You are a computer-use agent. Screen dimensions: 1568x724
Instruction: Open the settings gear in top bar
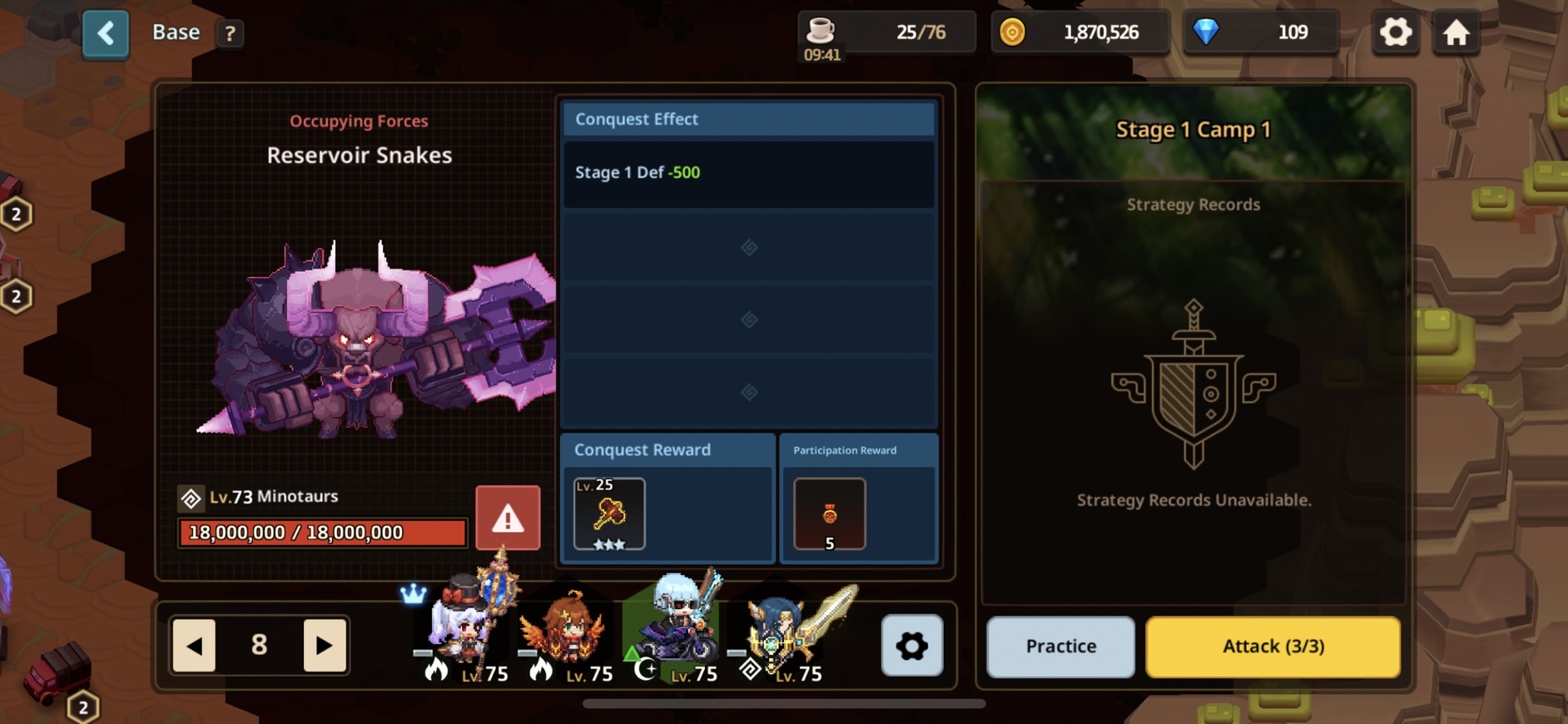tap(1396, 33)
